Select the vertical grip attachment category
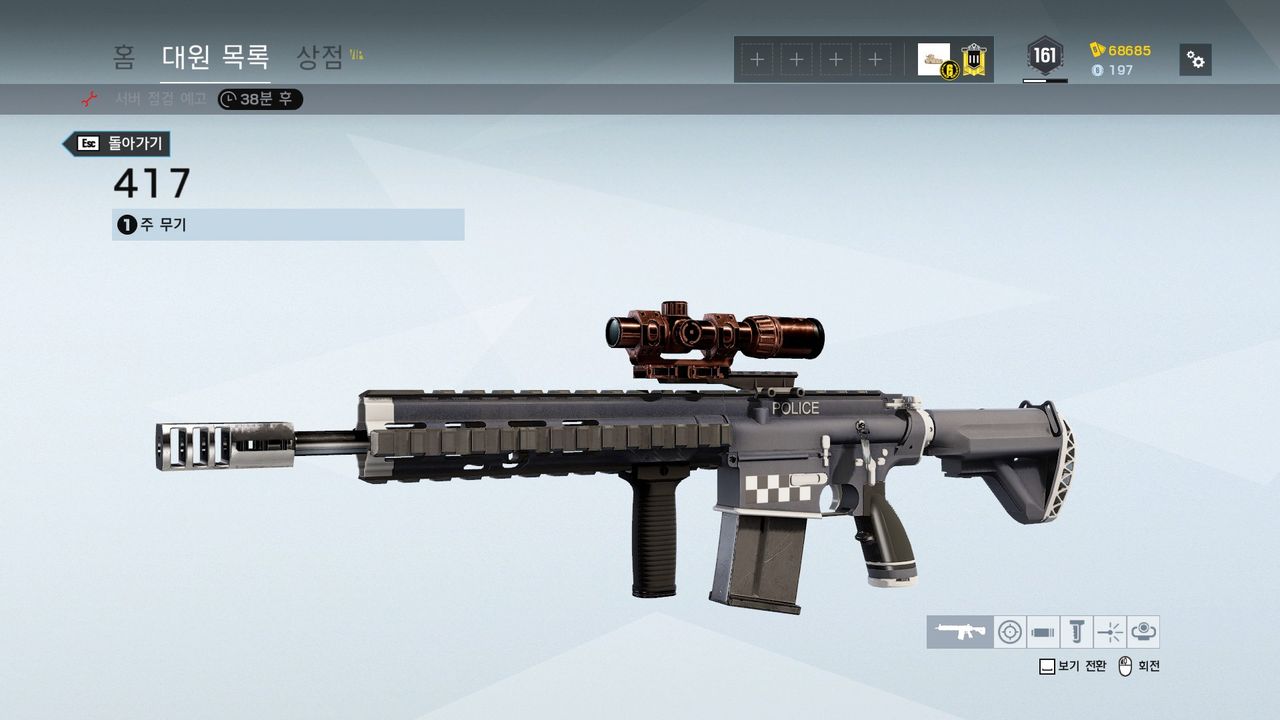Screen dimensions: 1280x720 [x=1076, y=632]
